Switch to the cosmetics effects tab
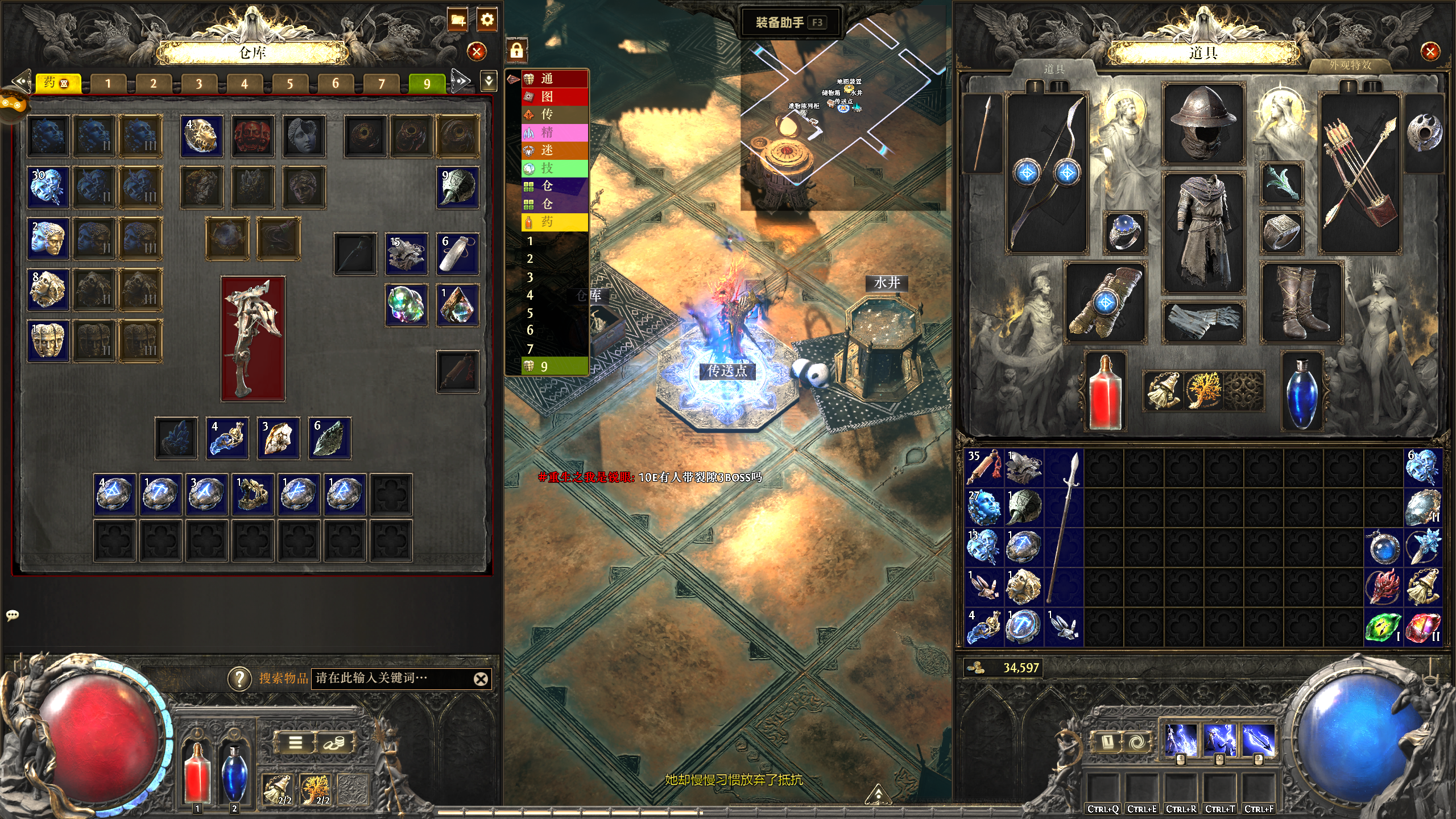Viewport: 1456px width, 819px height. point(1350,65)
